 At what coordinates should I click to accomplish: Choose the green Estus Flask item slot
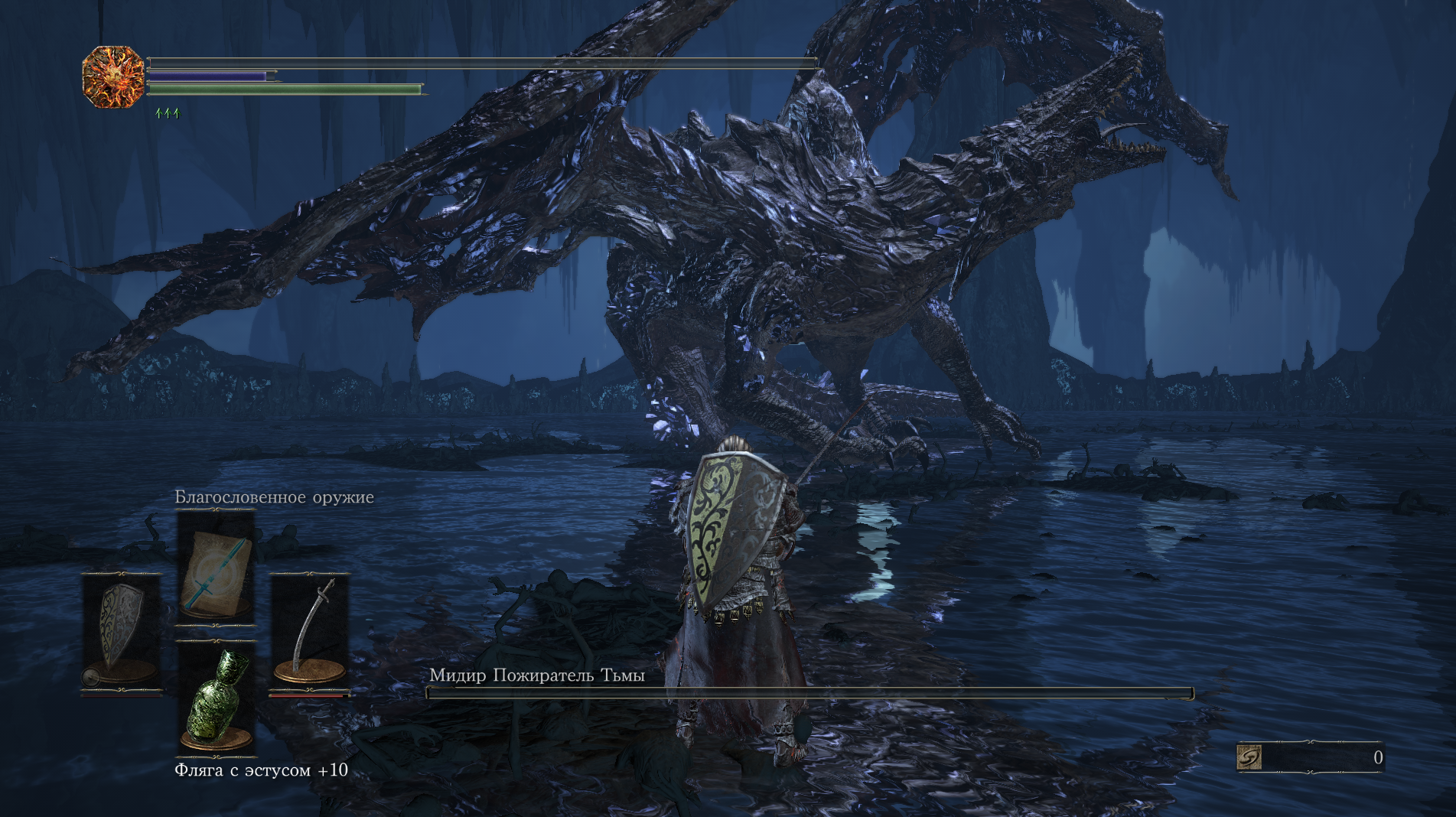(216, 698)
